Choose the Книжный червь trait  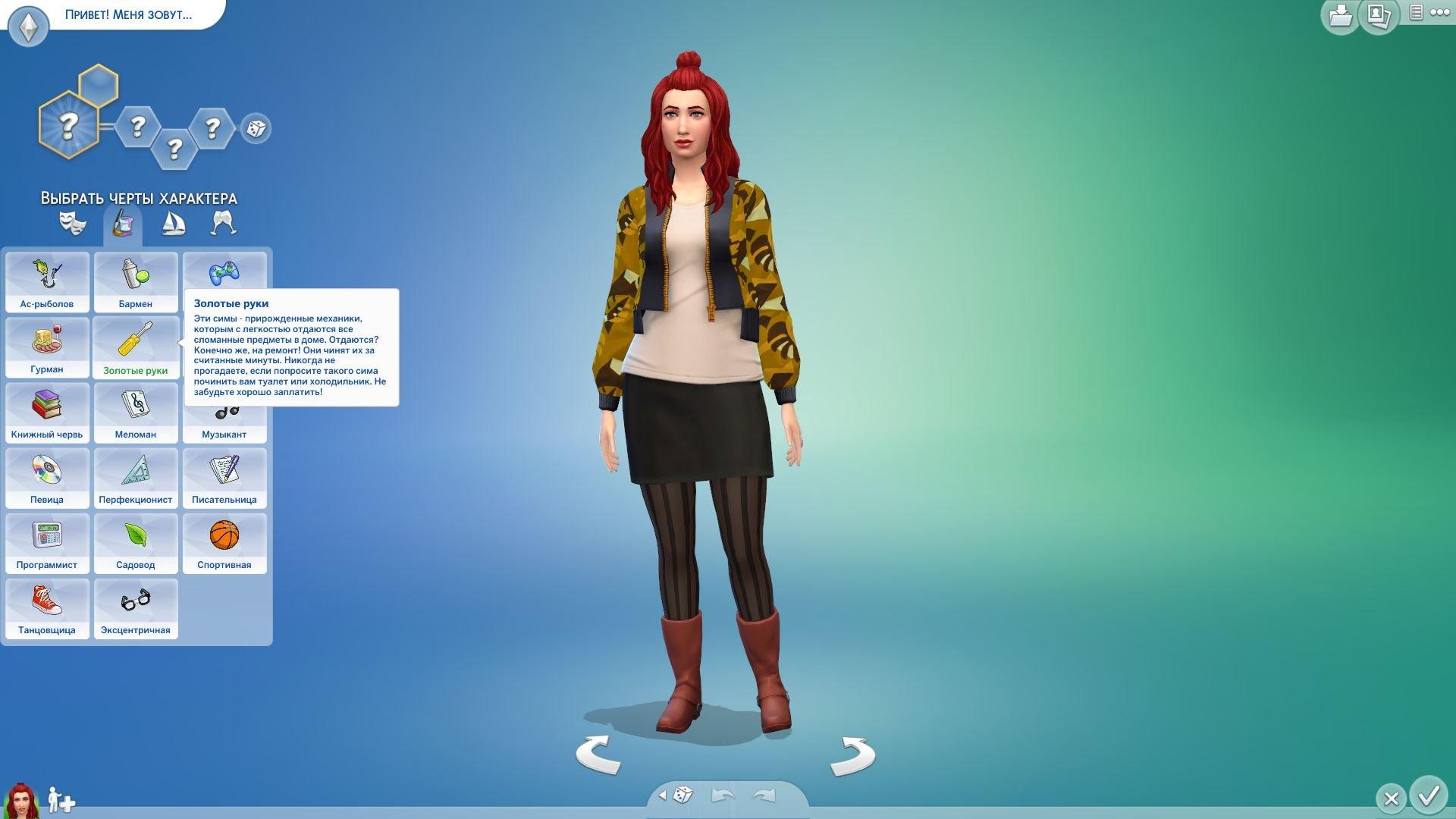pos(47,412)
